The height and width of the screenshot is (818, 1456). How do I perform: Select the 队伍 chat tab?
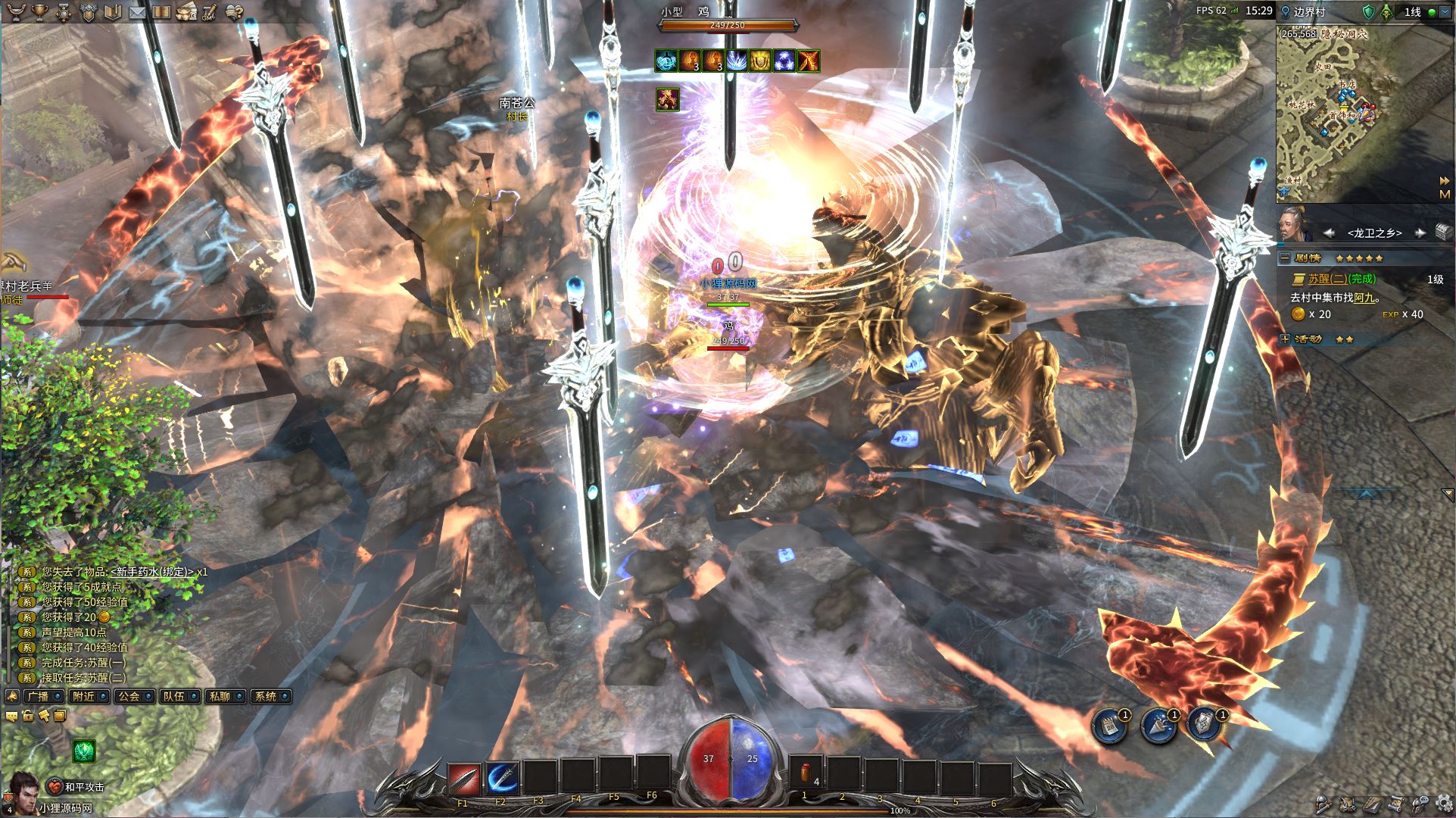point(174,696)
